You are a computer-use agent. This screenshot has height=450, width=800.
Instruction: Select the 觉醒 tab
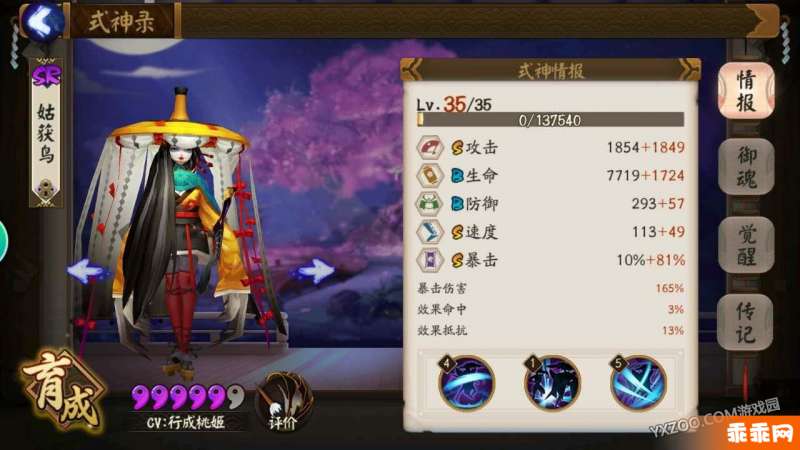click(746, 245)
